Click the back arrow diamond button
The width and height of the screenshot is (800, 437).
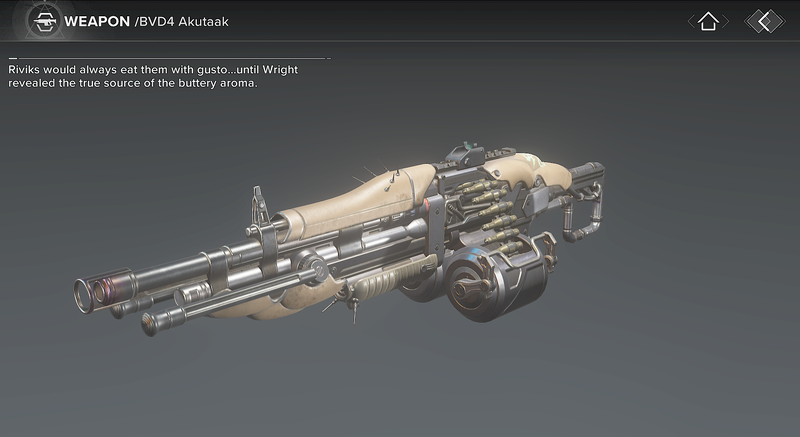pyautogui.click(x=765, y=21)
